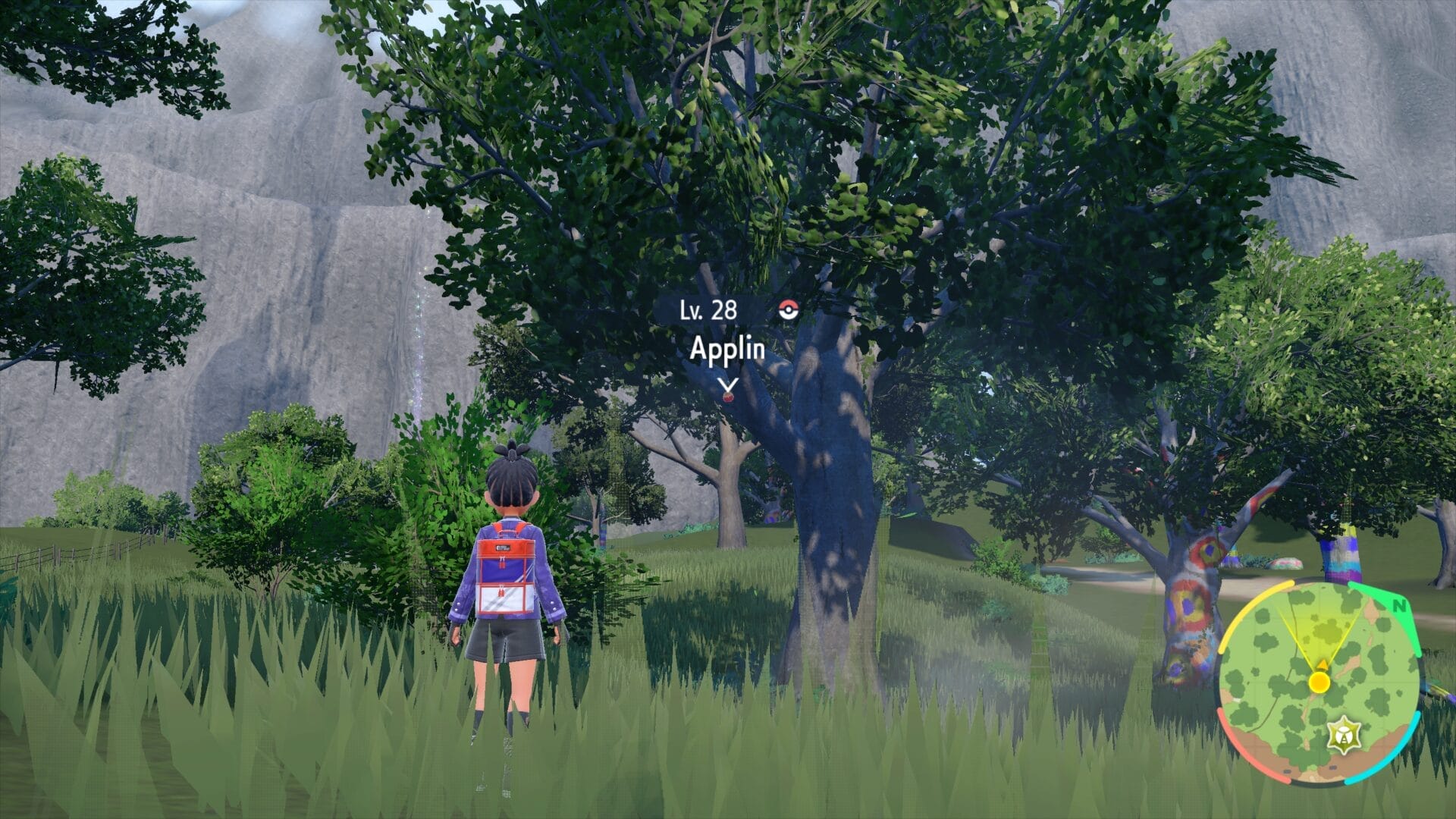Toggle the Applin nameplate overlay

click(728, 347)
